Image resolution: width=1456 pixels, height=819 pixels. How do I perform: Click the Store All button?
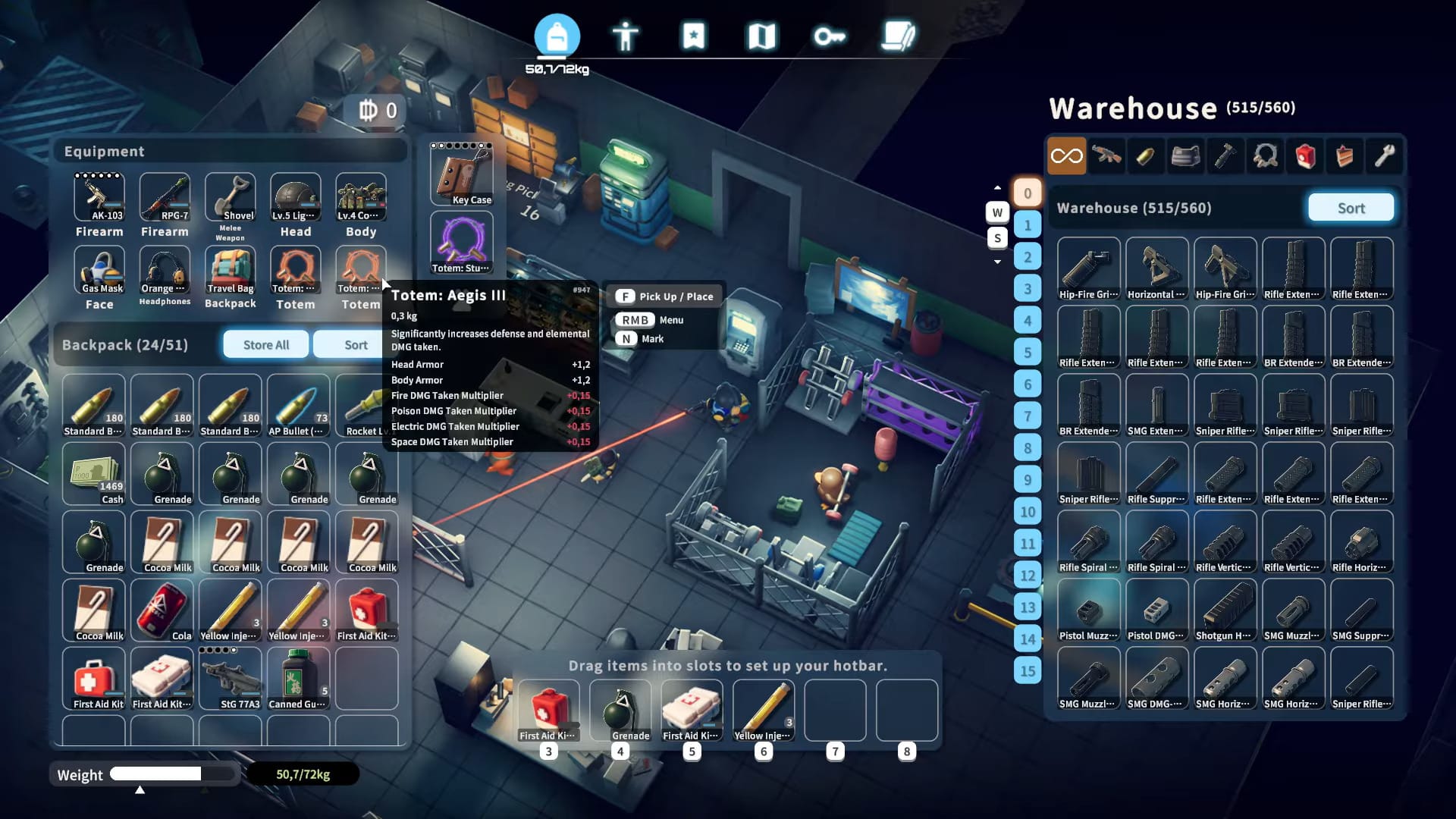(x=265, y=345)
